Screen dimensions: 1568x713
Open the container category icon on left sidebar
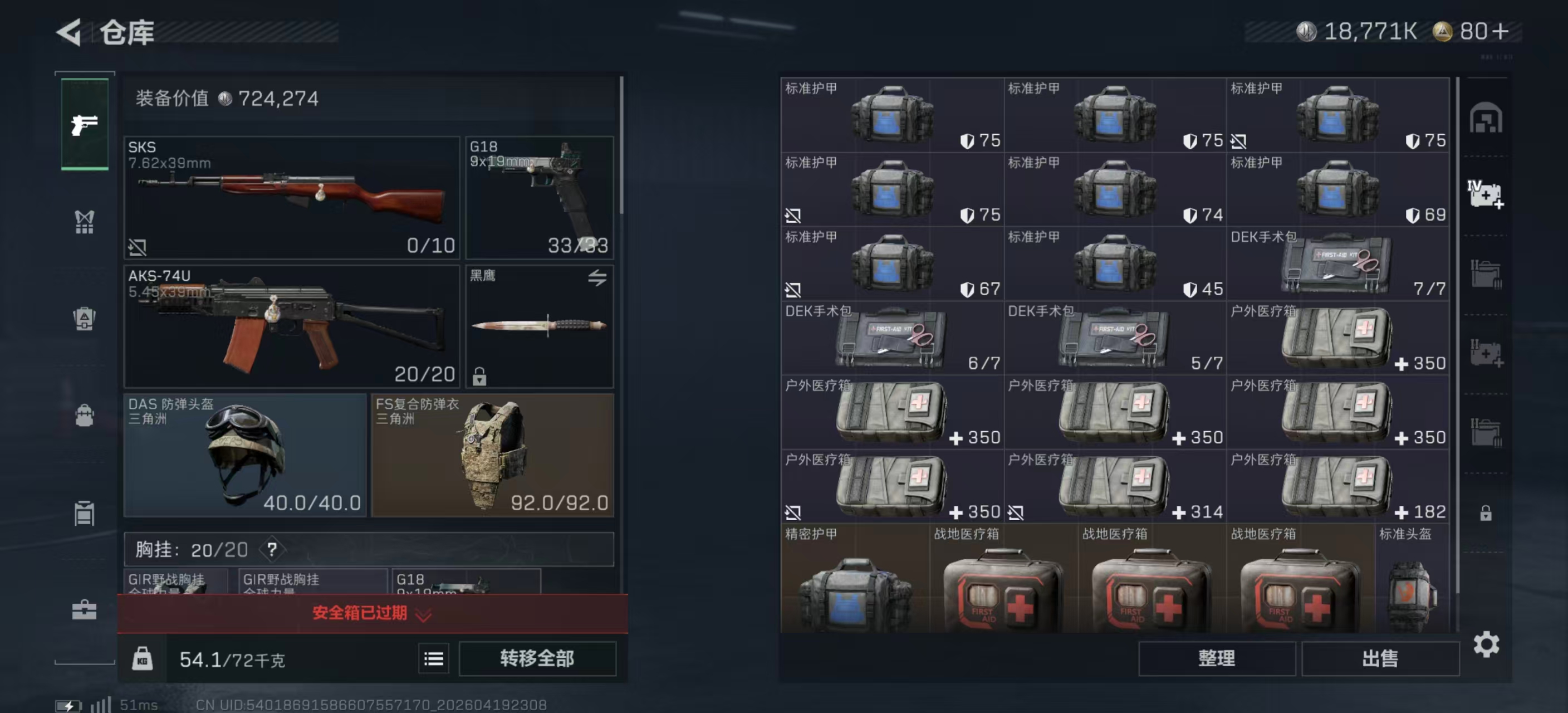[84, 512]
